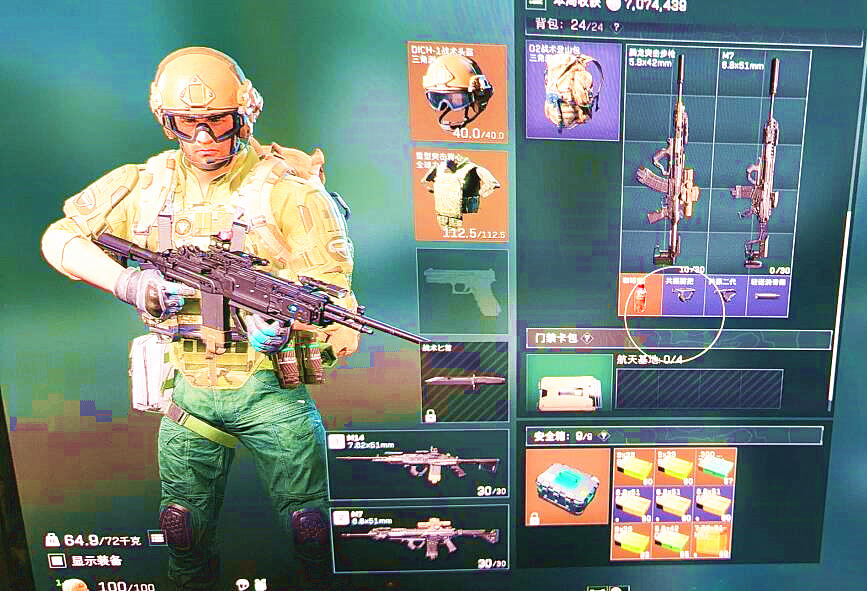Select the equipped M7 6.8x51mm weapon slot
The height and width of the screenshot is (591, 867).
tap(417, 537)
